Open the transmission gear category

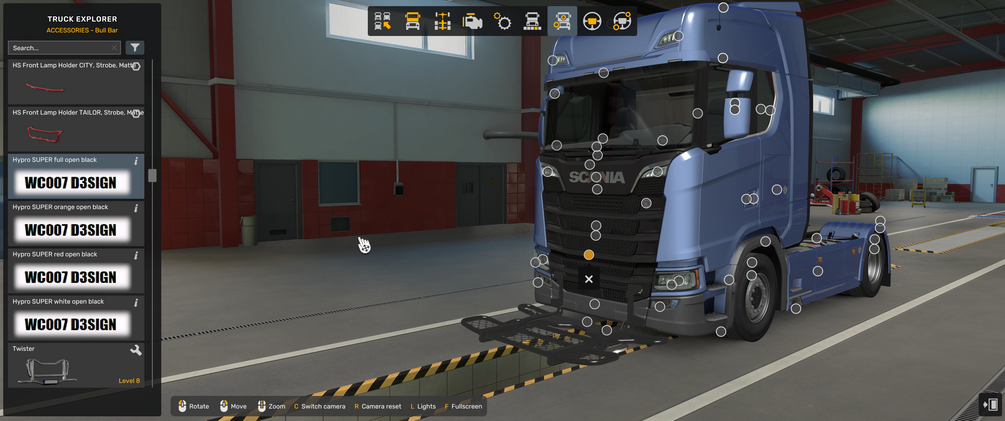click(x=503, y=21)
